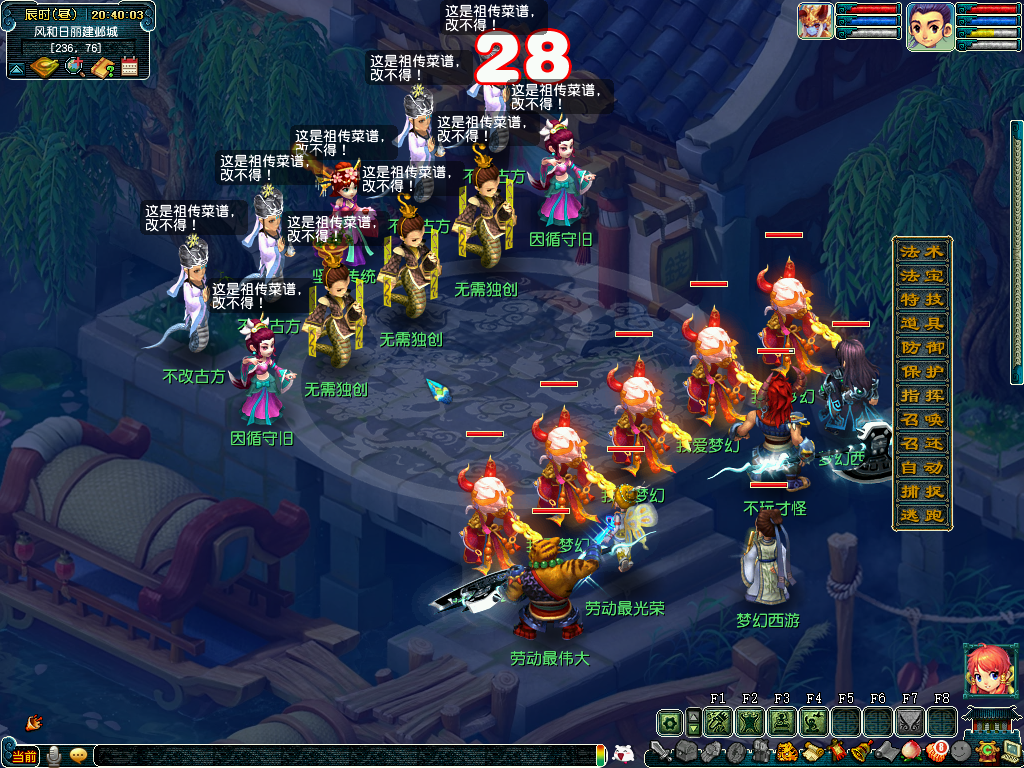Enable 自动 (Auto) battle mode
The image size is (1024, 768).
tap(921, 467)
